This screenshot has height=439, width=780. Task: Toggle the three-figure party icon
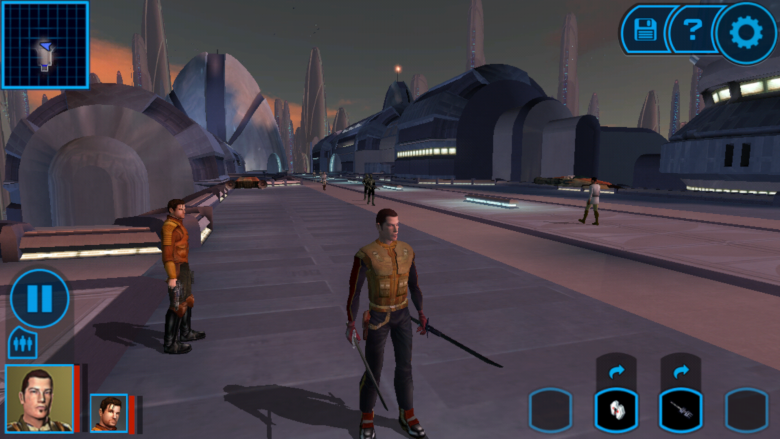pos(22,344)
